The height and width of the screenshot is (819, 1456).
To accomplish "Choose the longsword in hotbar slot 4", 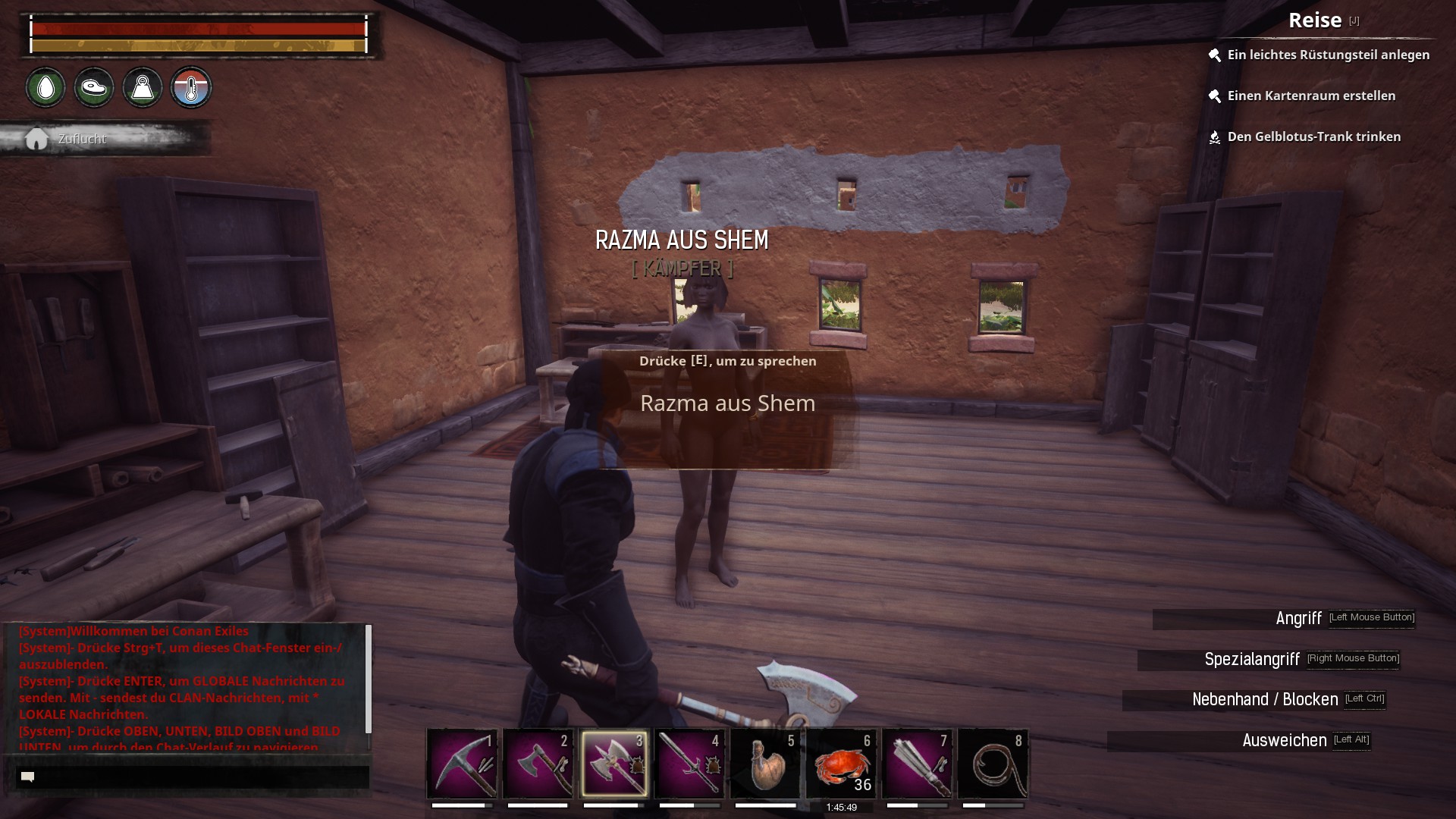I will coord(689,763).
